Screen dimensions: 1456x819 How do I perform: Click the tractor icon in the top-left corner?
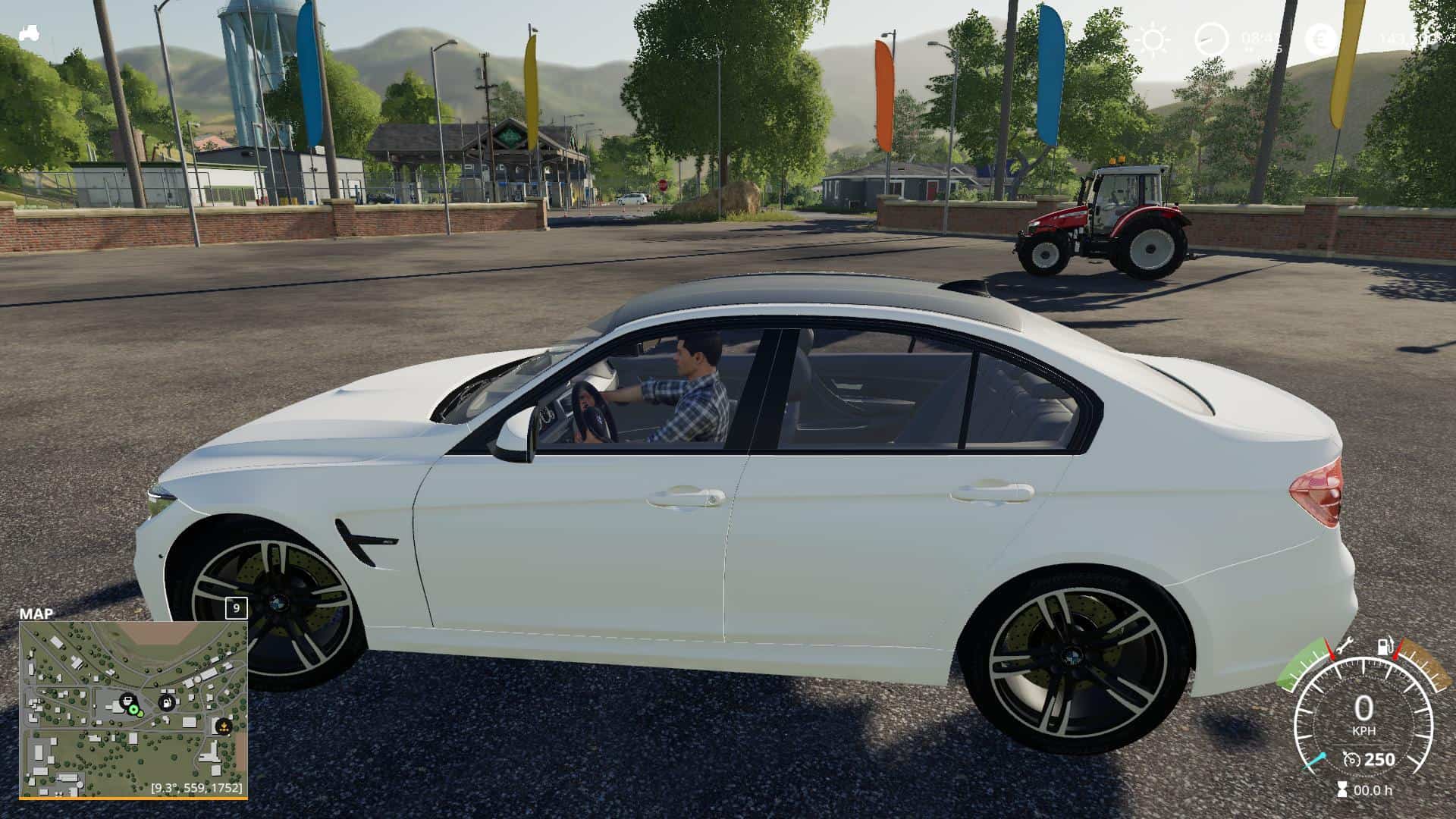[x=30, y=33]
